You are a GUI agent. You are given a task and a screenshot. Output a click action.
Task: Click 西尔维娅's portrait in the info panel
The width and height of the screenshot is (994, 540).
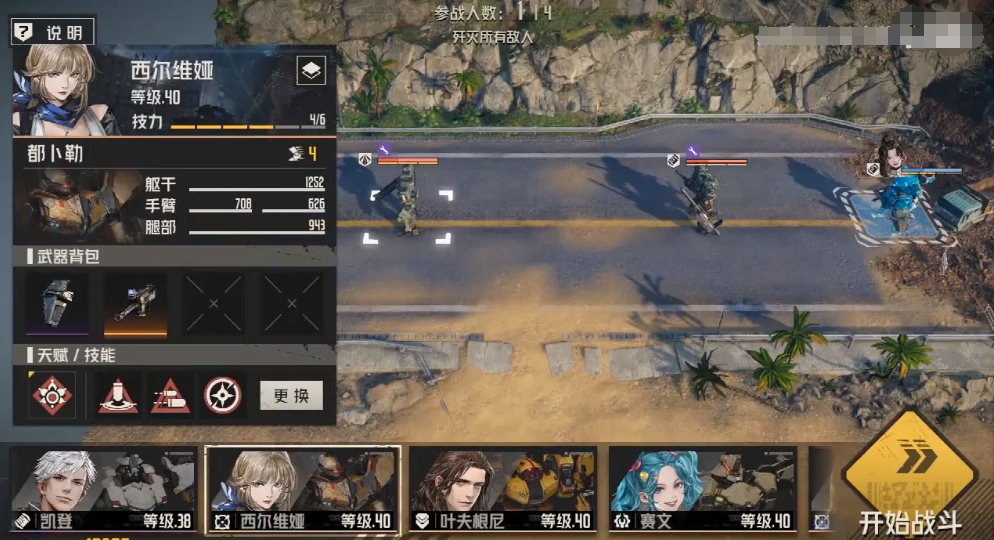pyautogui.click(x=55, y=89)
